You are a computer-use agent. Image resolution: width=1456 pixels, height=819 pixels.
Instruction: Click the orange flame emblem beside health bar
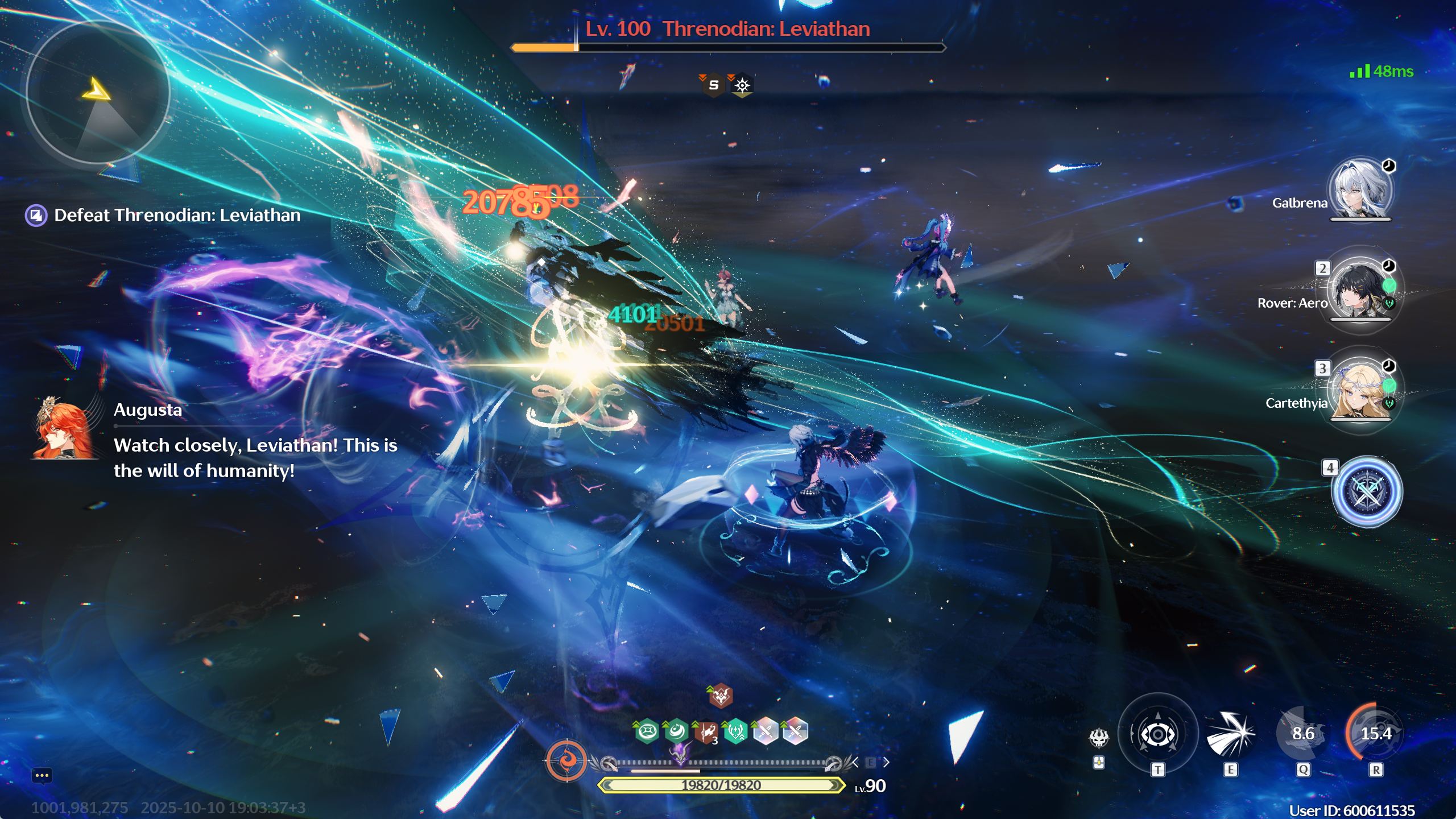point(566,760)
